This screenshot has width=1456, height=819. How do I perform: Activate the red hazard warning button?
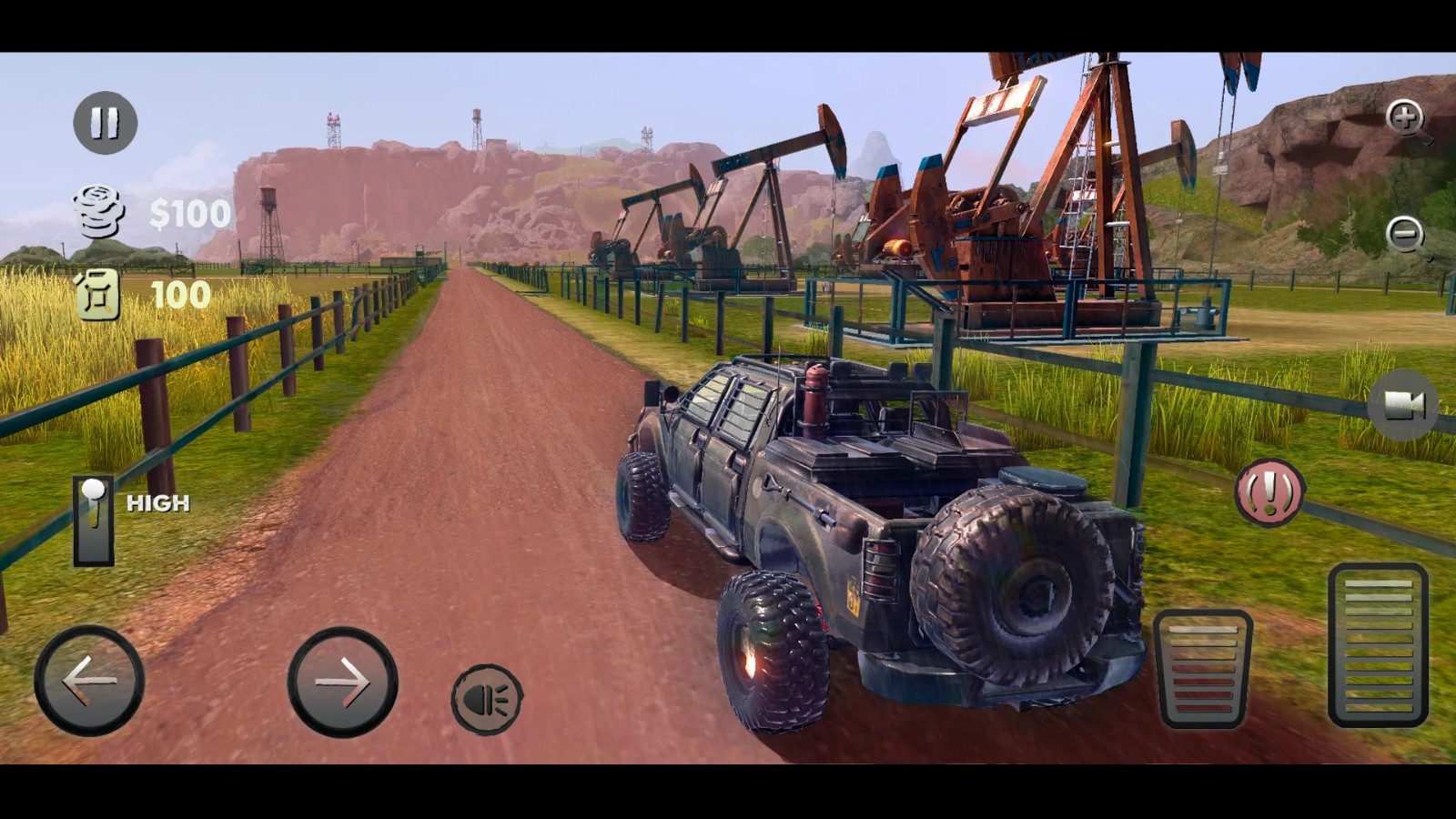coord(1269,492)
